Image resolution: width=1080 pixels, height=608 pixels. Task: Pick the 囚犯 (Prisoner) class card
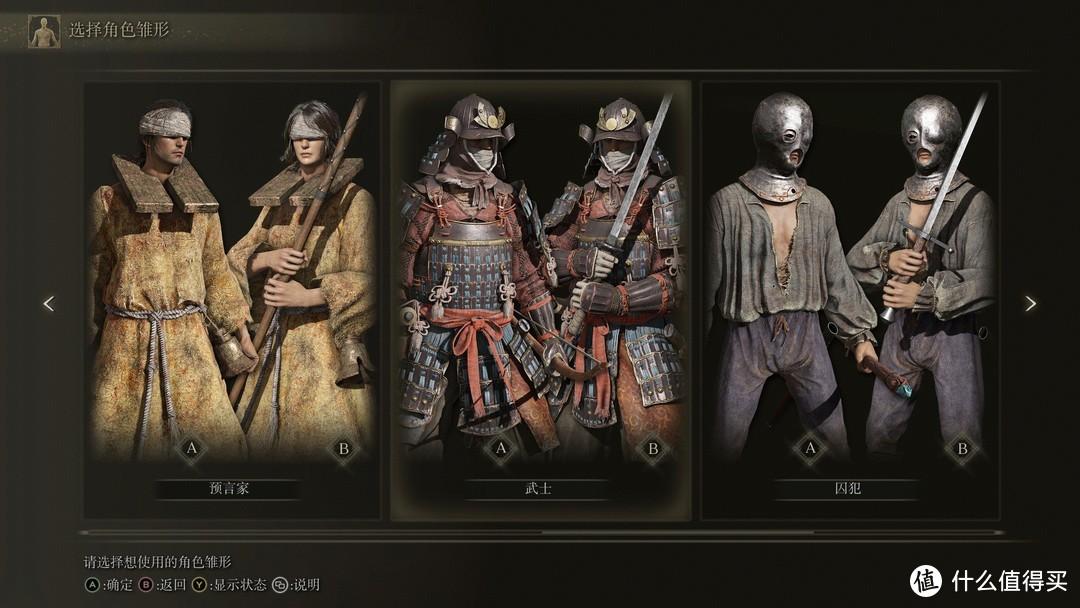(850, 300)
